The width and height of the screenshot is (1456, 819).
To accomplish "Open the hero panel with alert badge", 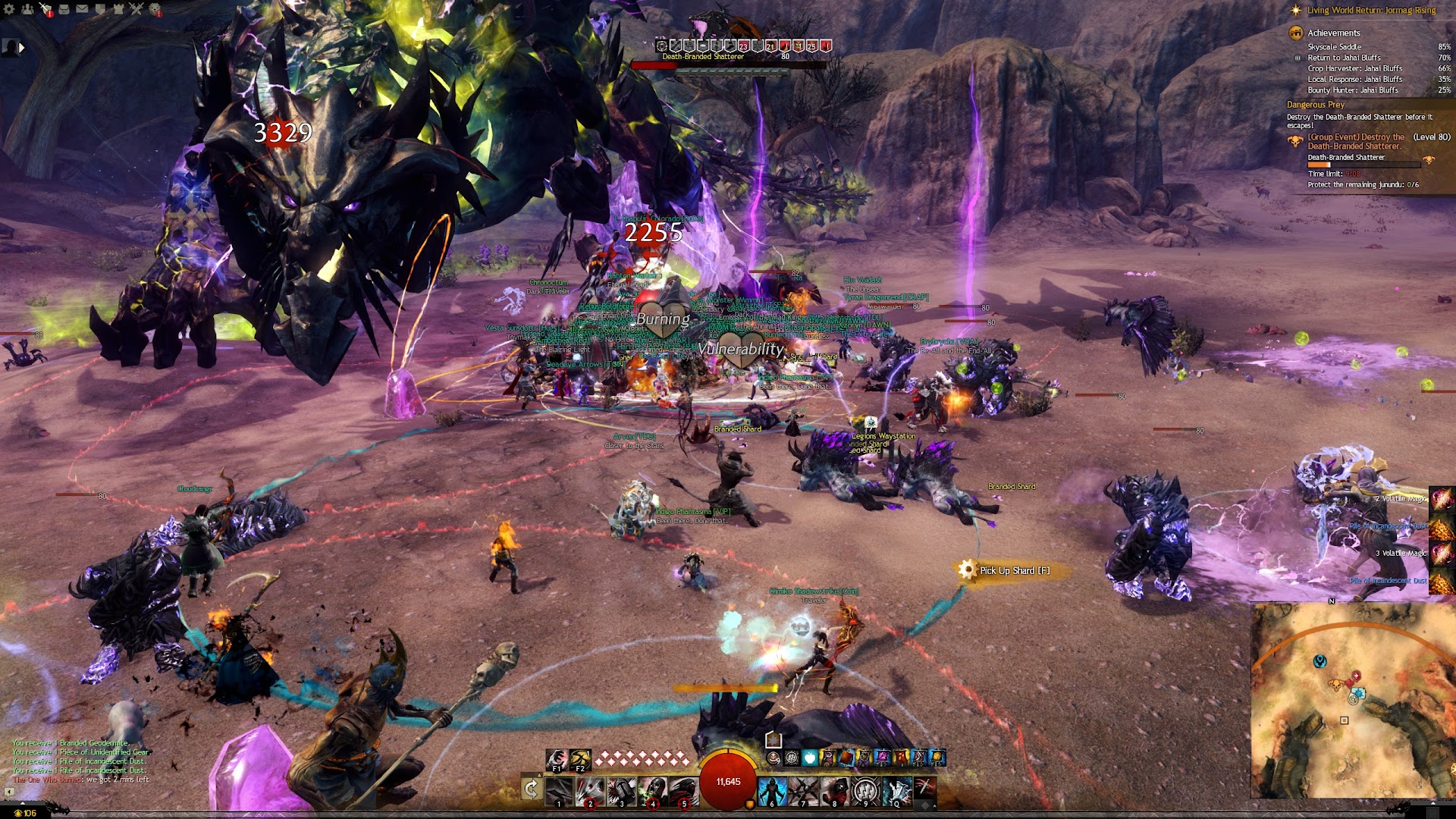I will (45, 9).
